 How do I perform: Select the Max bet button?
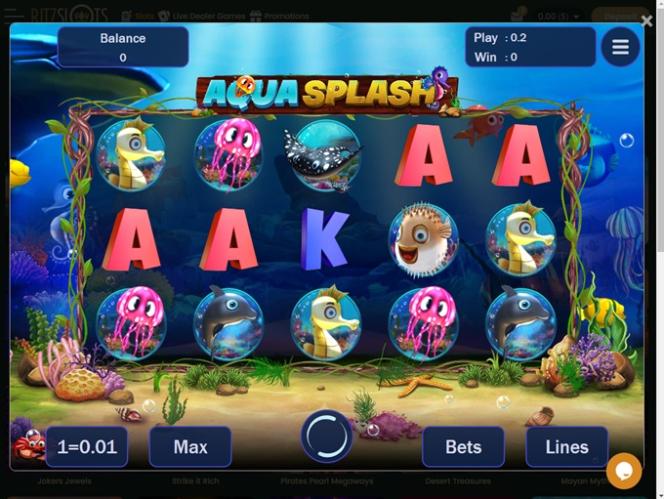(190, 447)
